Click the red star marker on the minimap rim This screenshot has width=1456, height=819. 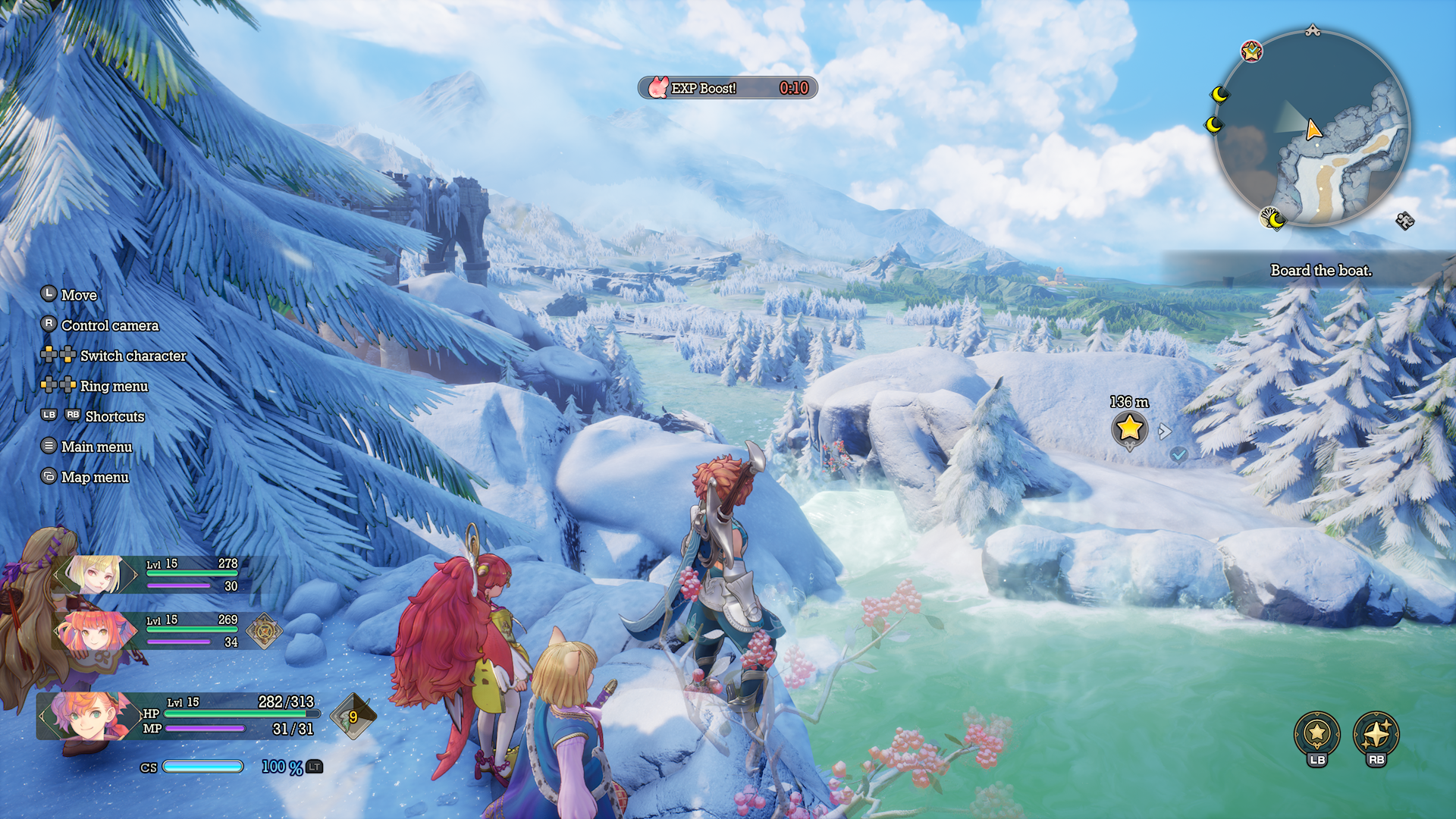(1251, 52)
